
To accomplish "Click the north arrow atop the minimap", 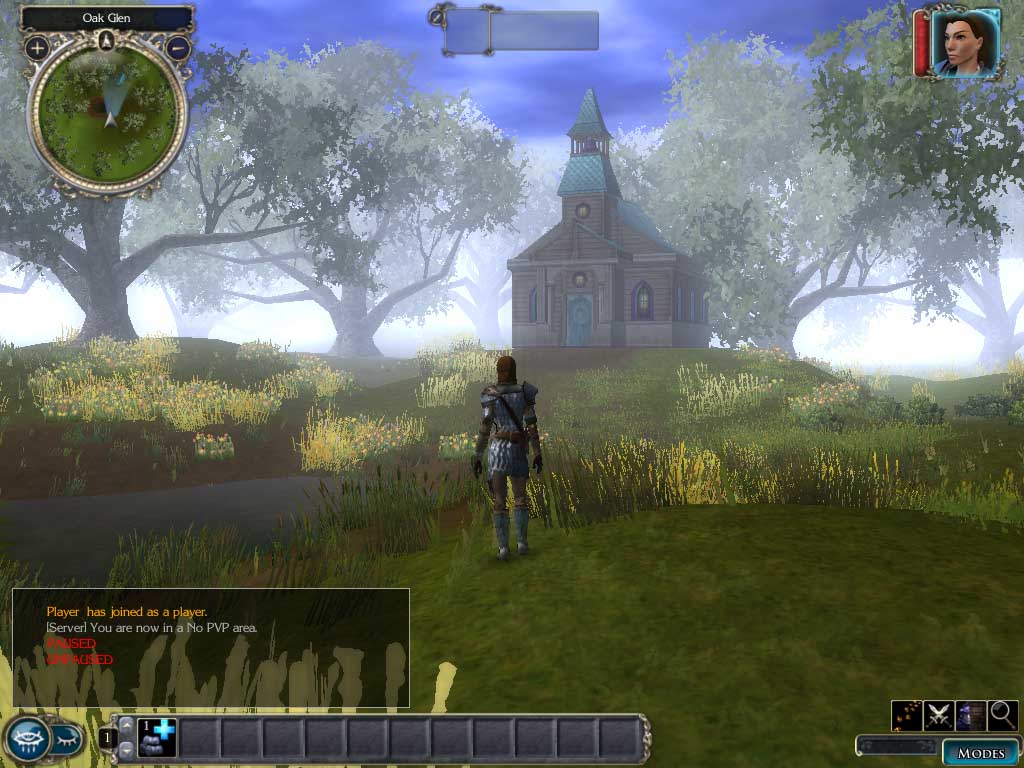I will pos(107,40).
